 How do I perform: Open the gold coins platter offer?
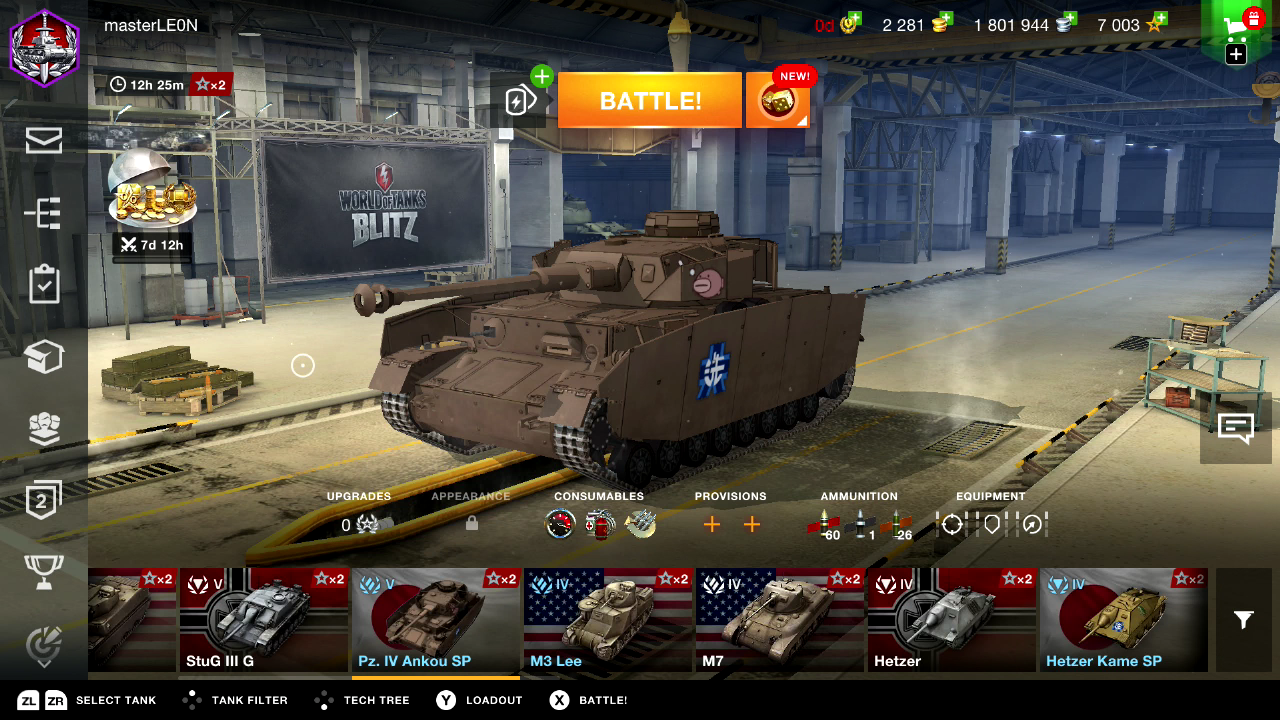click(152, 190)
